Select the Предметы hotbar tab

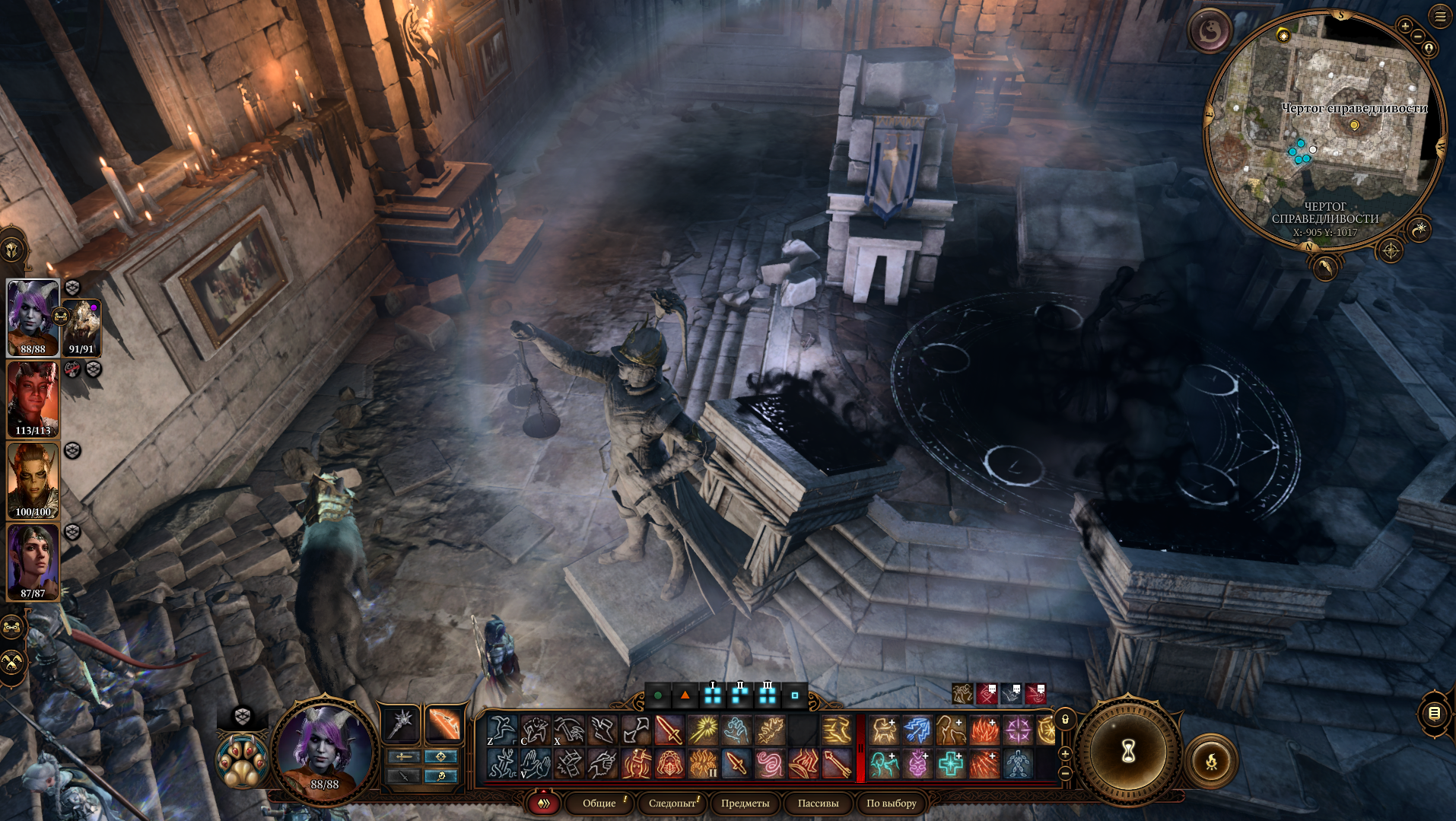click(x=745, y=803)
